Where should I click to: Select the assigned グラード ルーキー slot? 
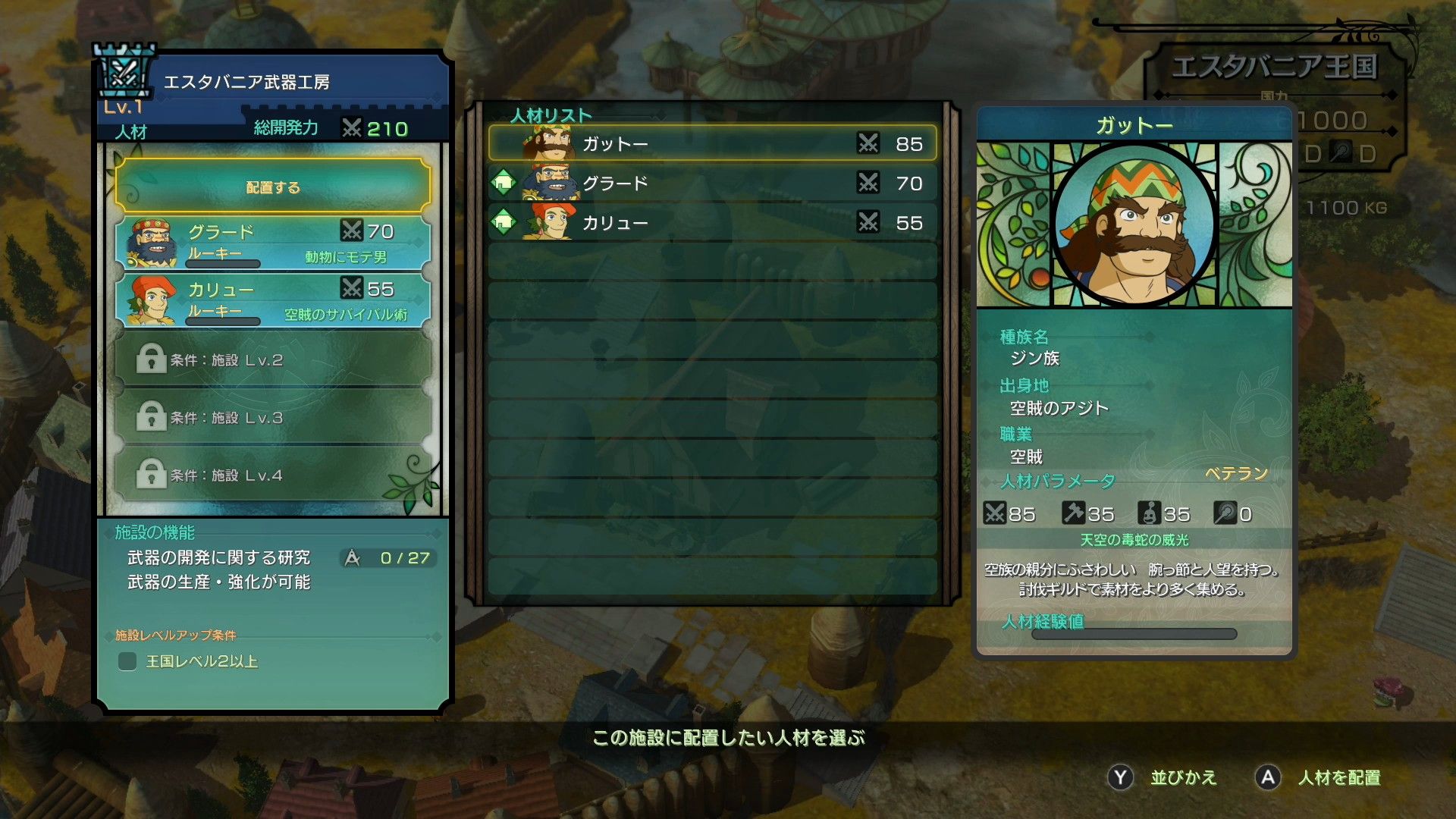tap(273, 243)
